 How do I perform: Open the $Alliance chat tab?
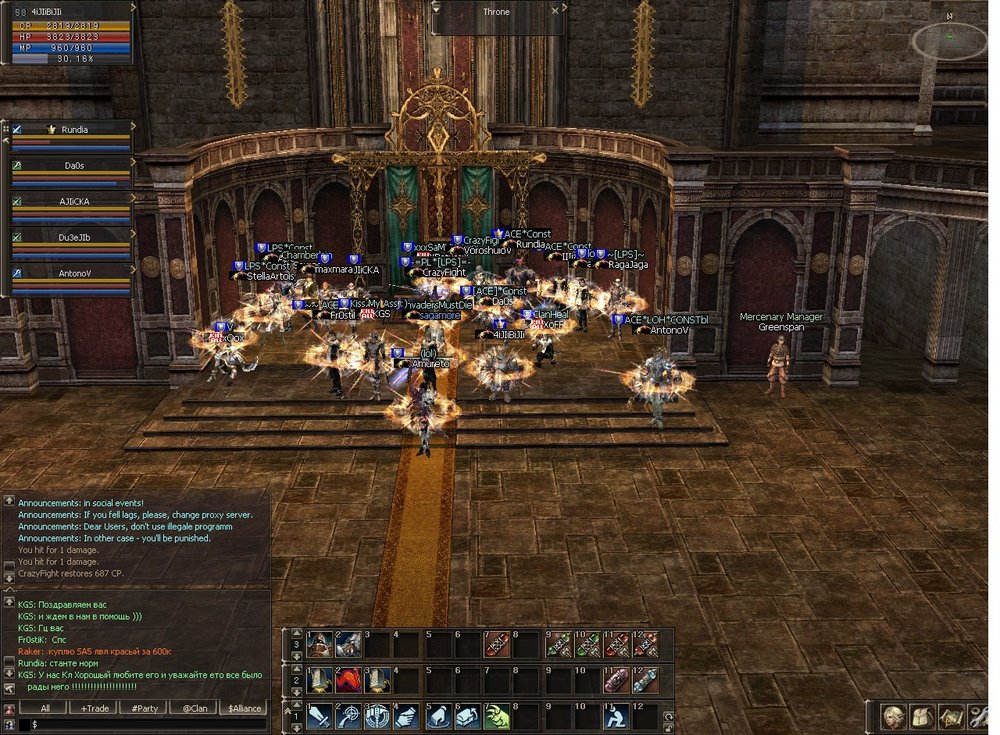point(243,708)
